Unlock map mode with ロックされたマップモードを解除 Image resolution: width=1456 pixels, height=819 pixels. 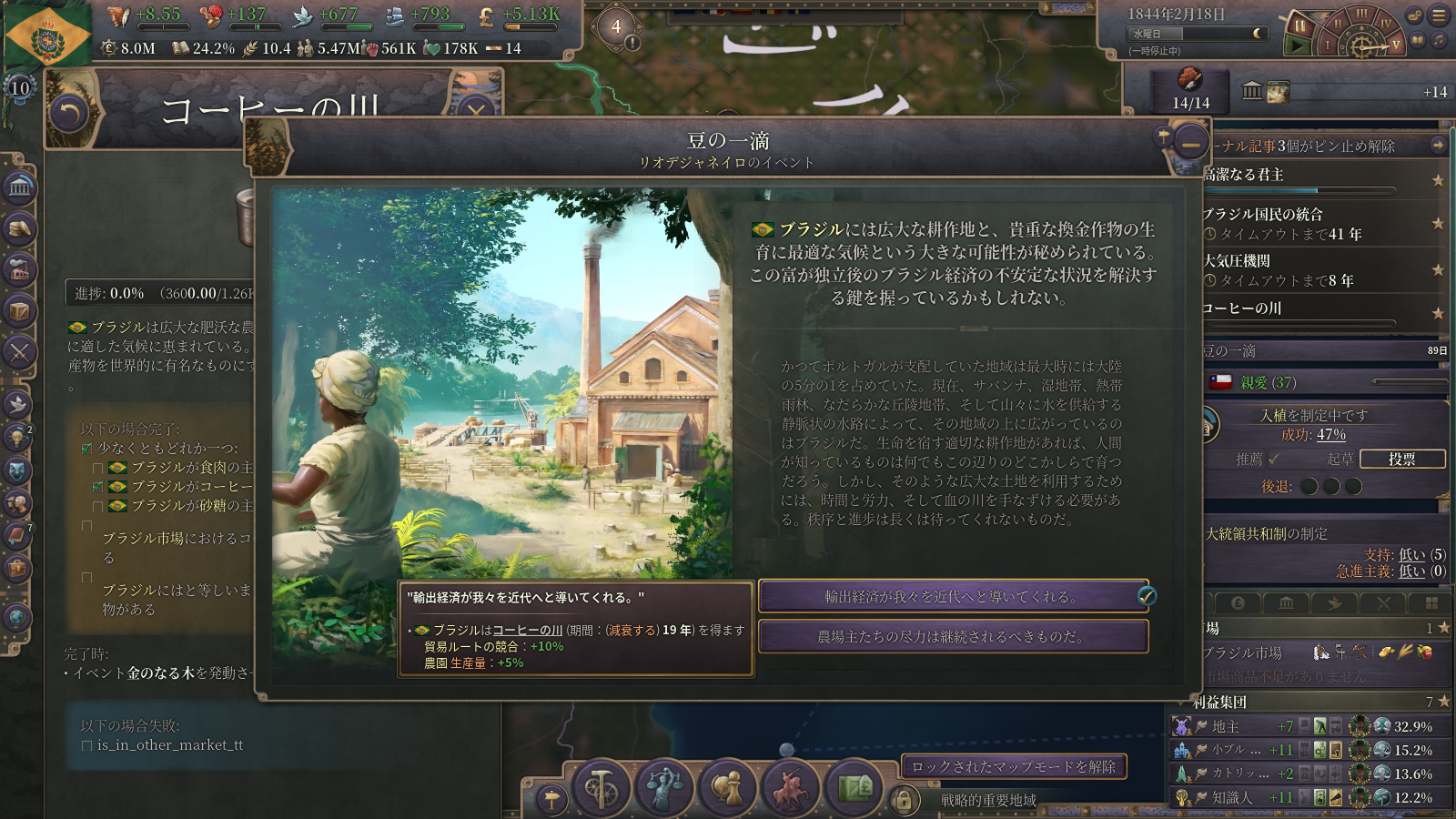pyautogui.click(x=1014, y=766)
